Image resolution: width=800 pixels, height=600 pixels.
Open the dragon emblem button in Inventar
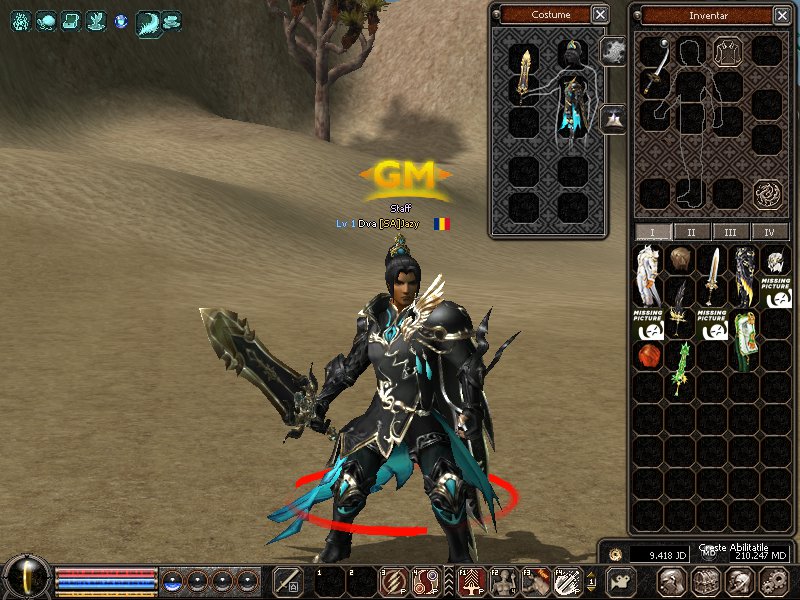coord(767,191)
